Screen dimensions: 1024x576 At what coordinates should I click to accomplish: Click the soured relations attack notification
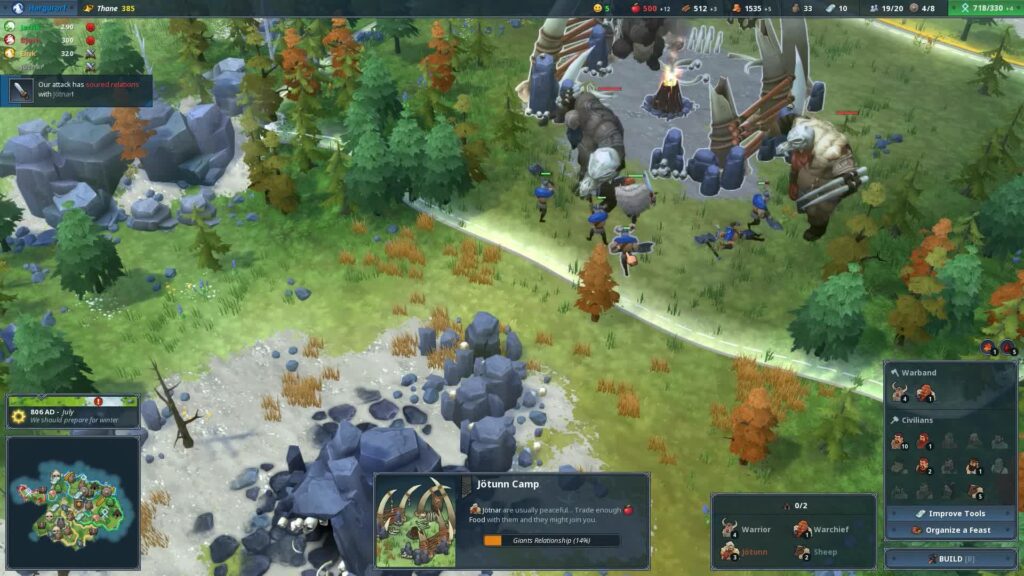point(78,90)
